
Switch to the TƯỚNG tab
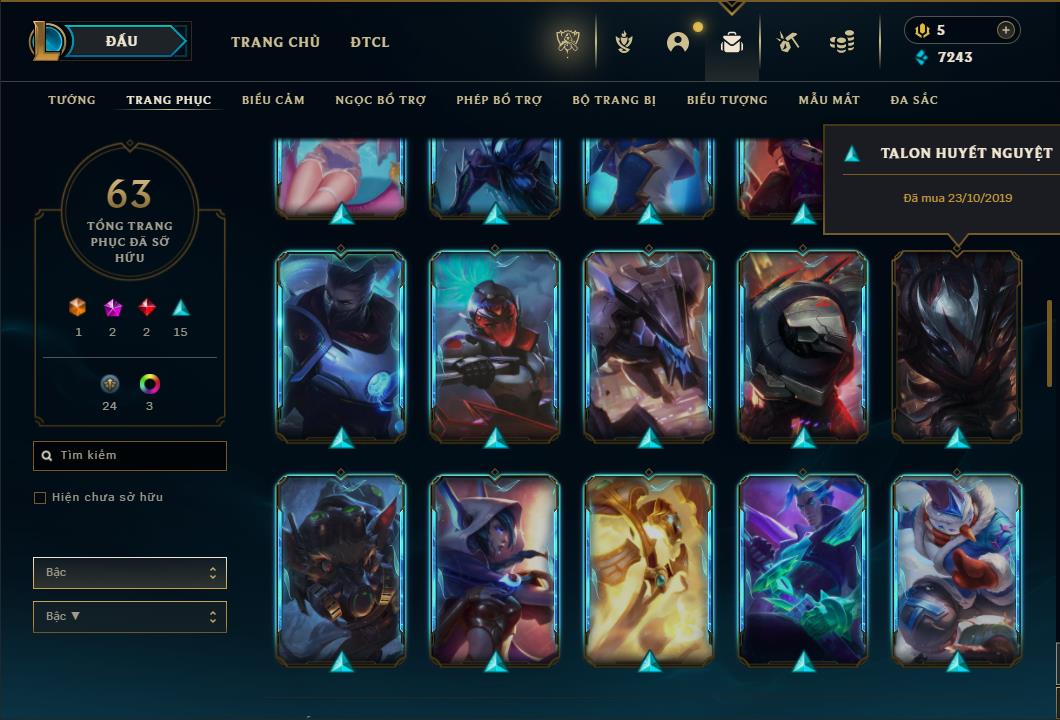pyautogui.click(x=72, y=100)
